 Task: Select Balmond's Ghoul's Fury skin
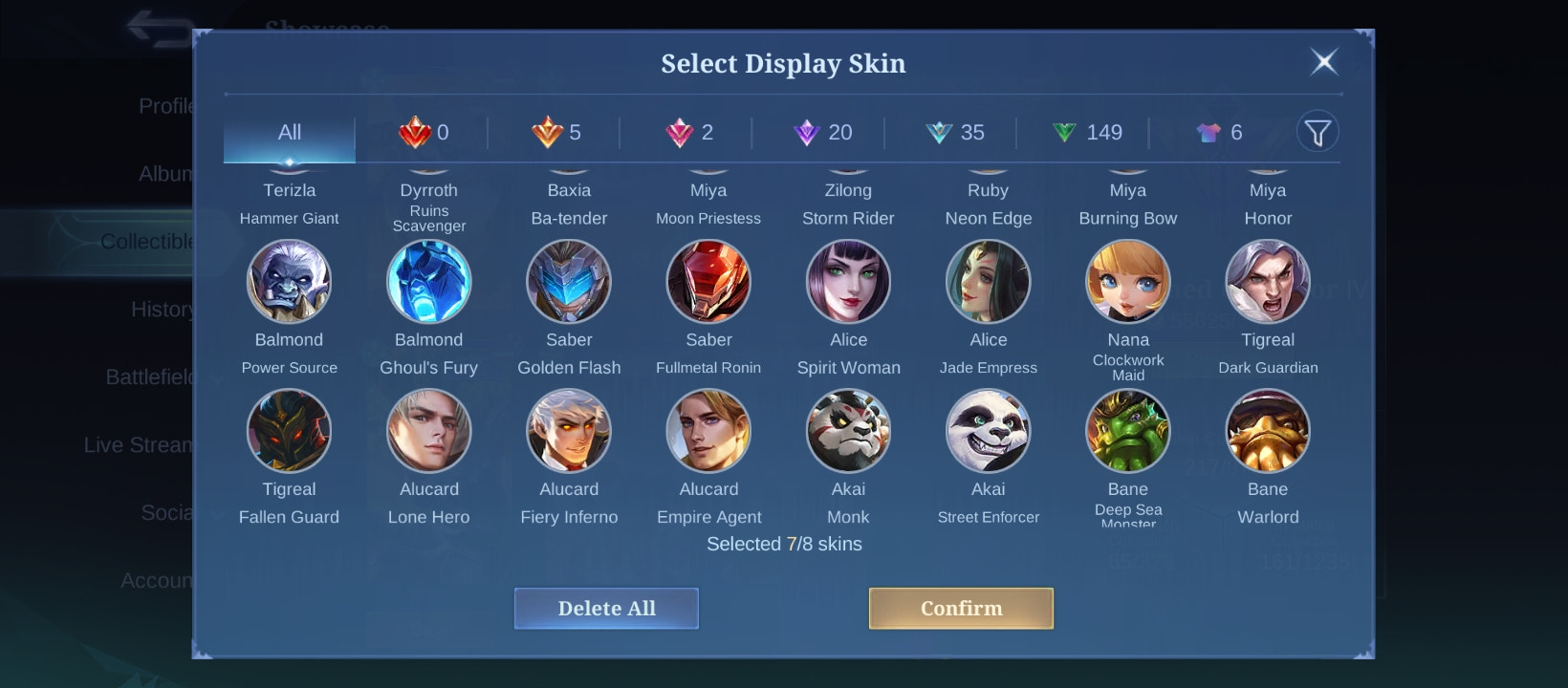(428, 282)
